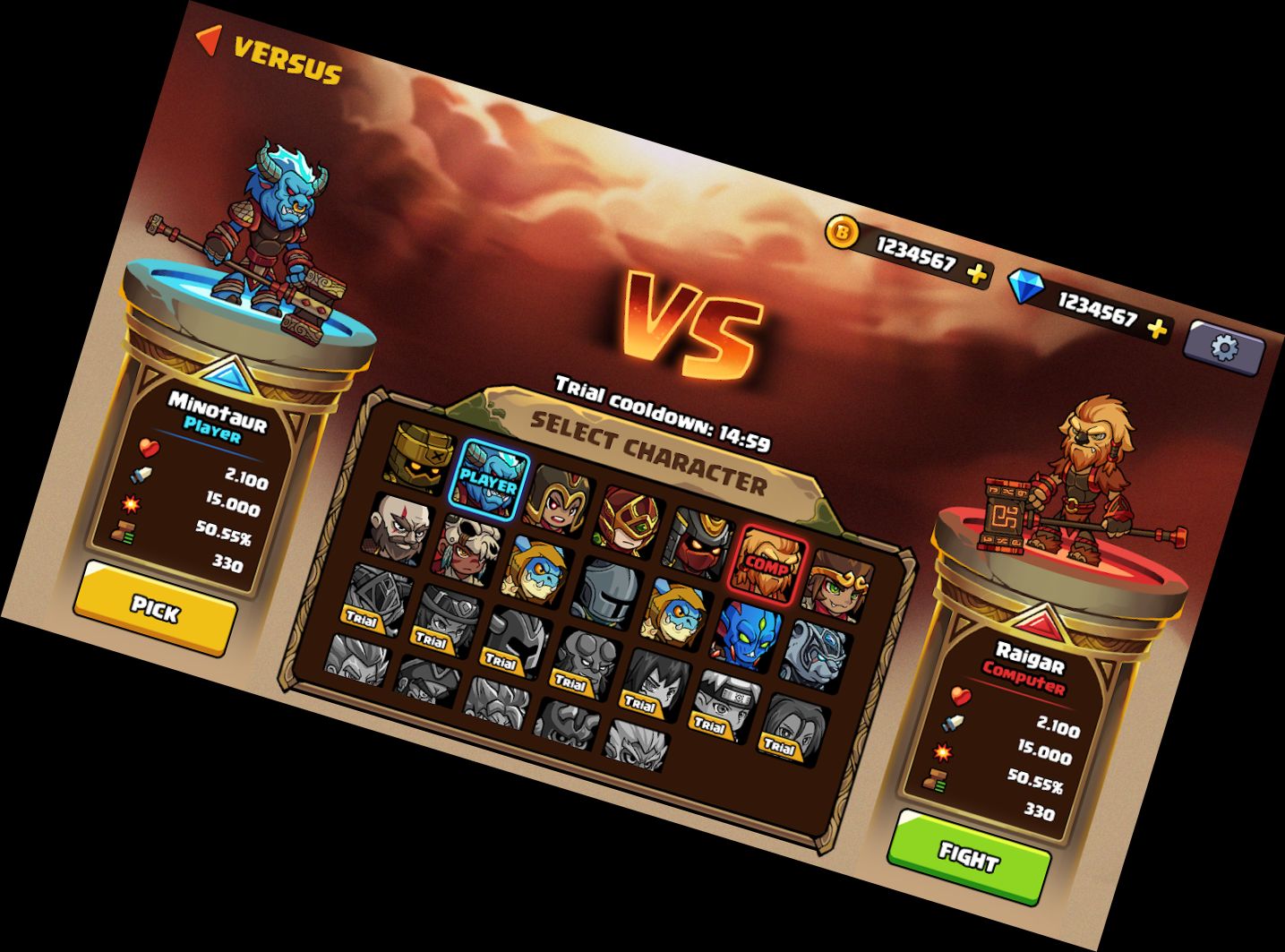Open the settings gear menu

pyautogui.click(x=1223, y=347)
